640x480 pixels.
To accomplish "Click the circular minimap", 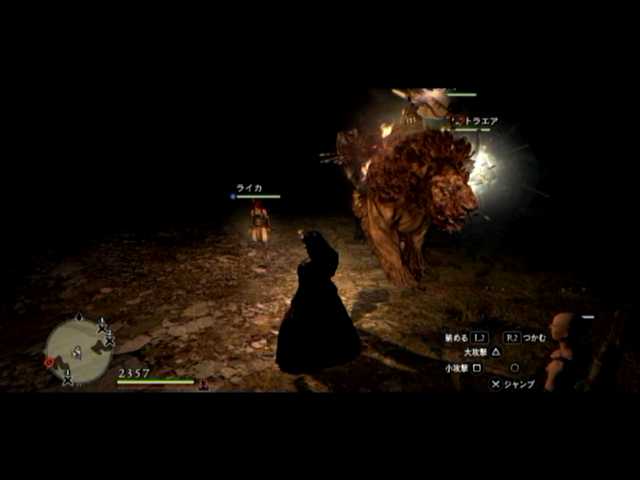I will click(x=78, y=349).
